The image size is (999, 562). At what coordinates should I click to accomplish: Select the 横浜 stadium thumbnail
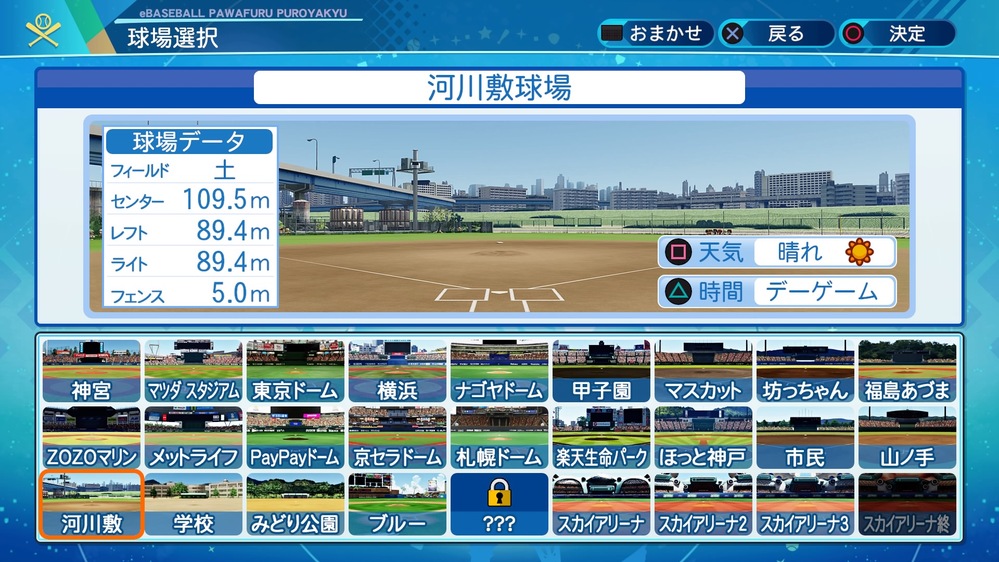click(397, 371)
